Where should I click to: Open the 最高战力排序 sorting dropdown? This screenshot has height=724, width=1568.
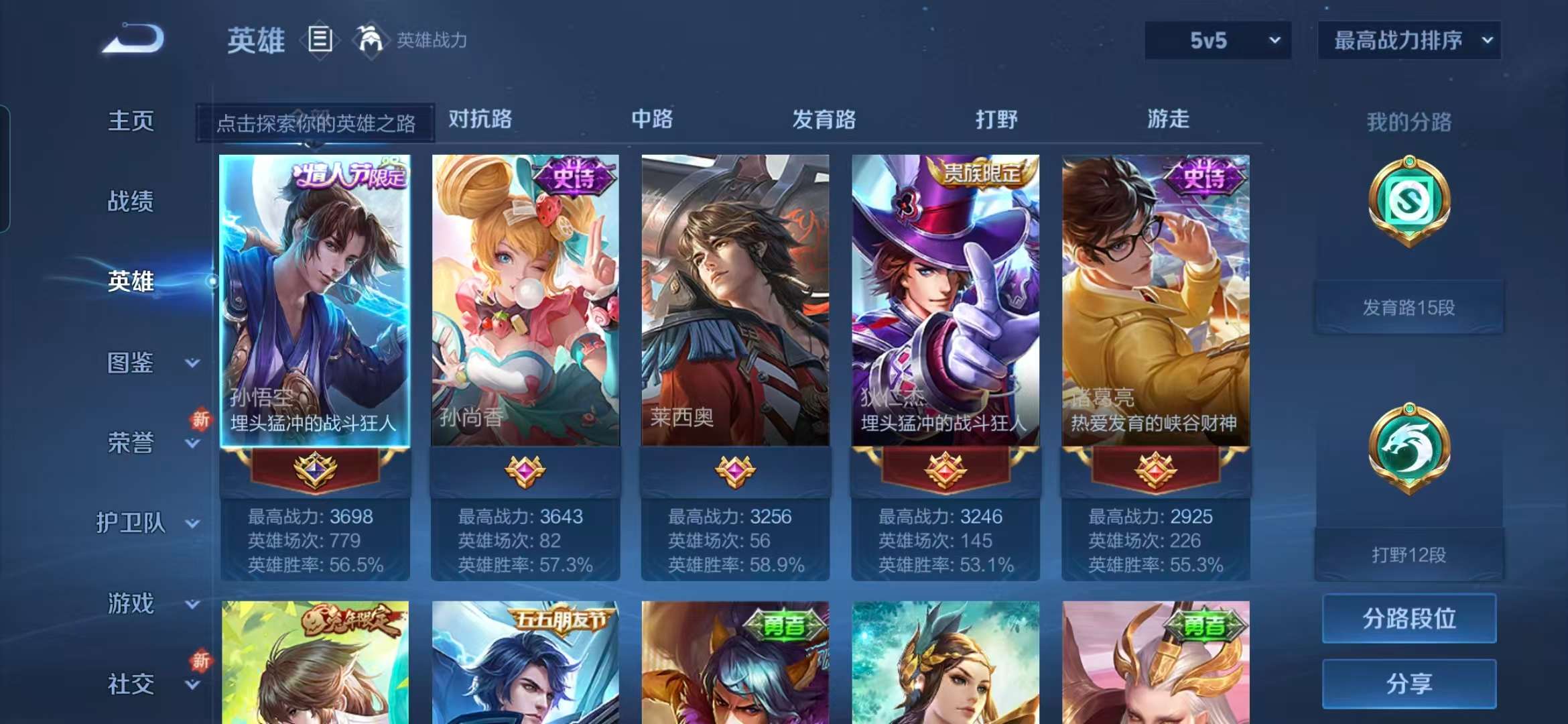[1409, 40]
